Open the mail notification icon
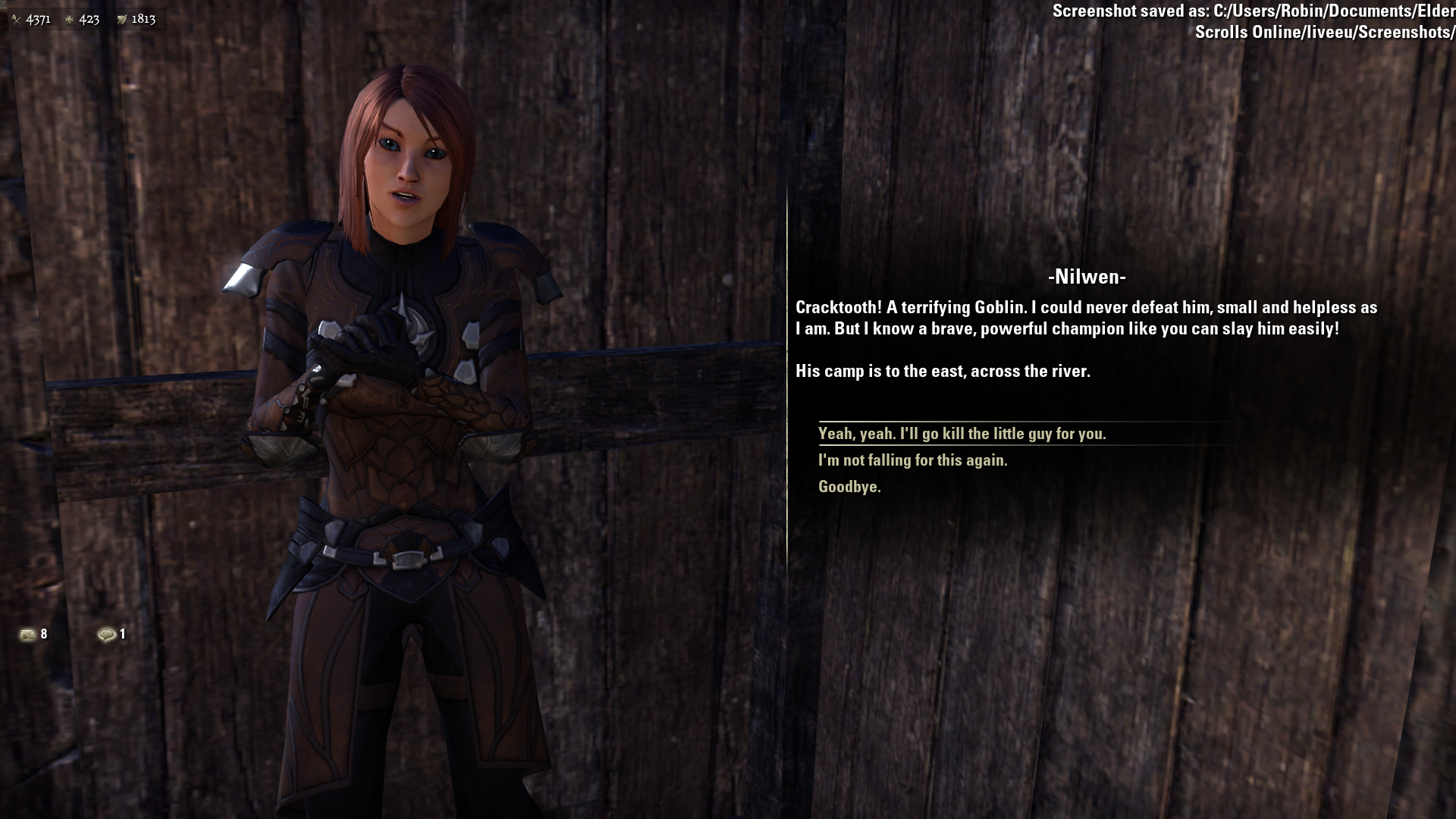 click(28, 634)
